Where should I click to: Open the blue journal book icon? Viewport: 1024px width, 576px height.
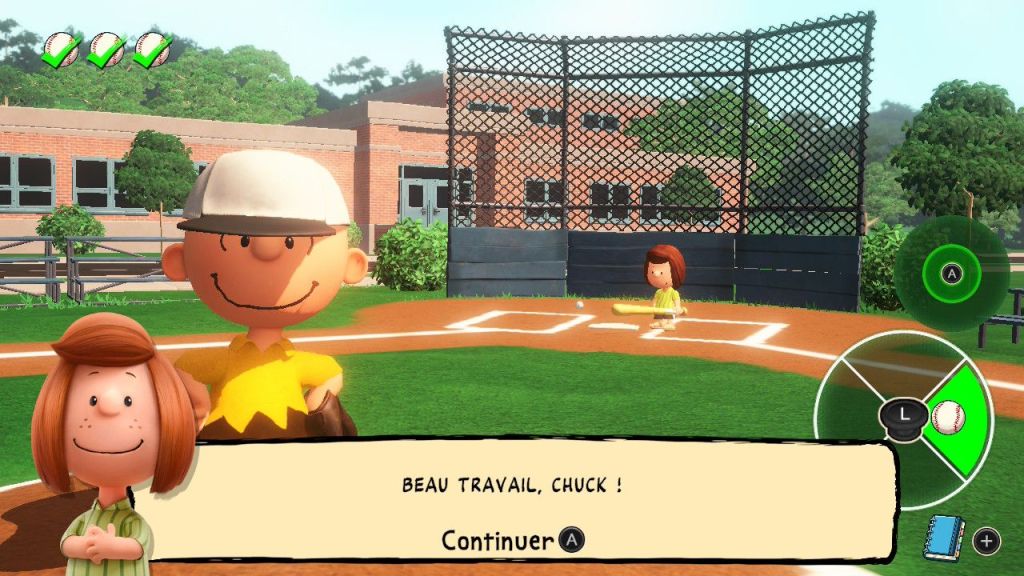(942, 539)
